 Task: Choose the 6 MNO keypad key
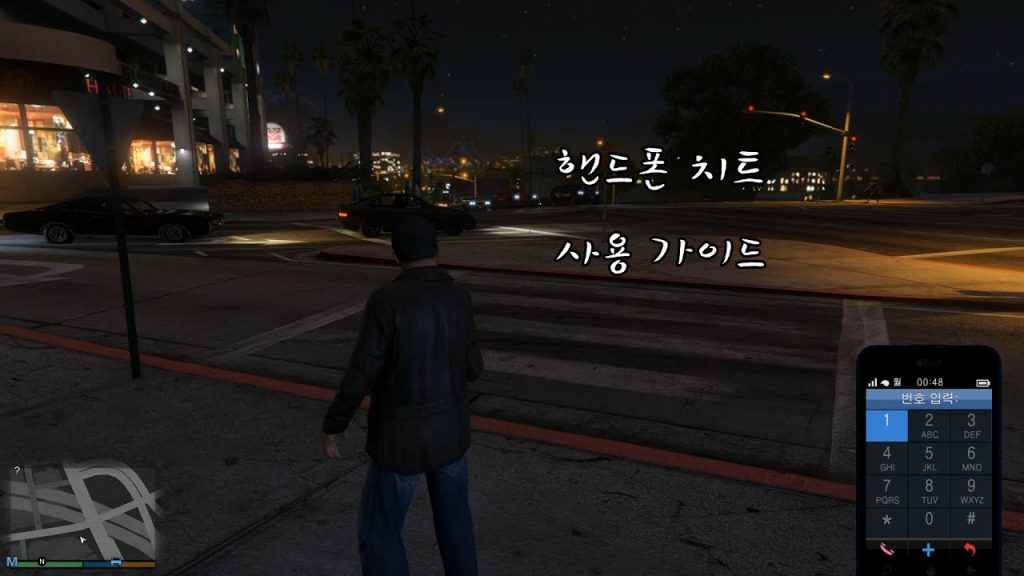[x=971, y=458]
